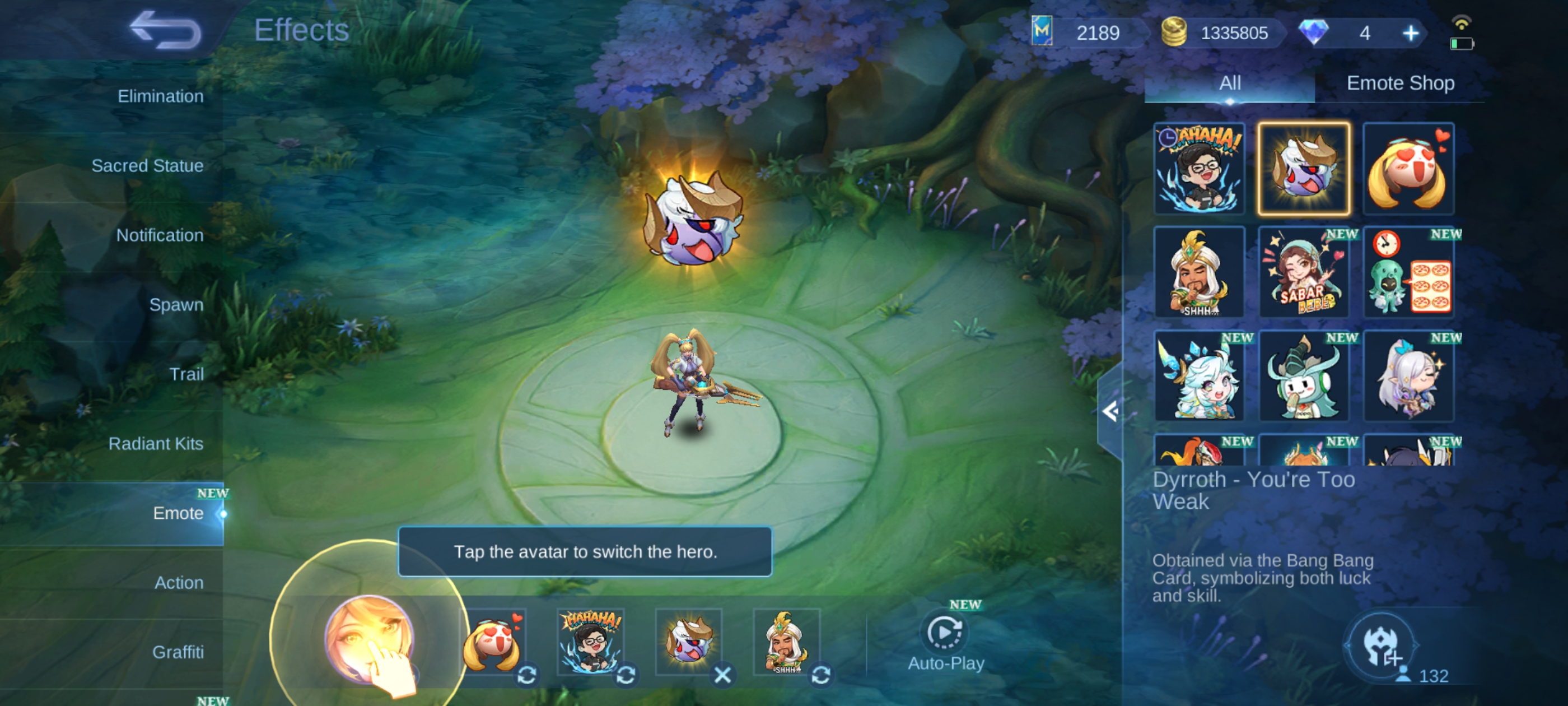Select the heart-eyes blonde emote thumbnail in grid
1568x706 pixels.
coord(1408,169)
